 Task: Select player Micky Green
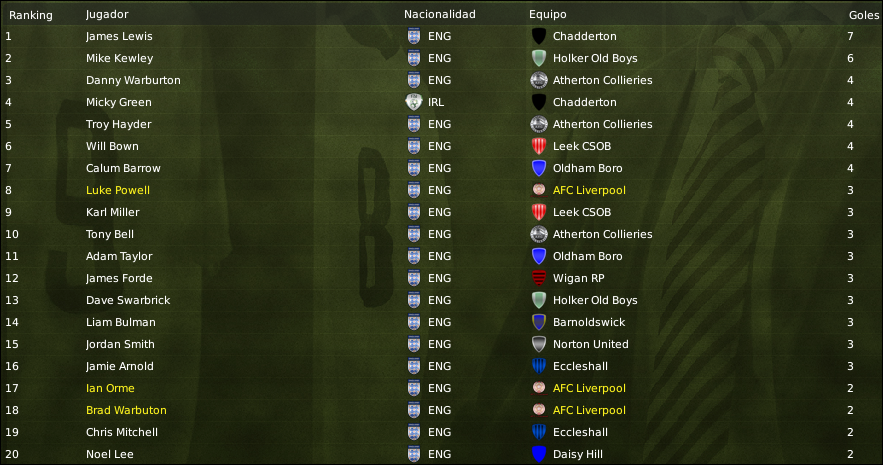pos(118,102)
